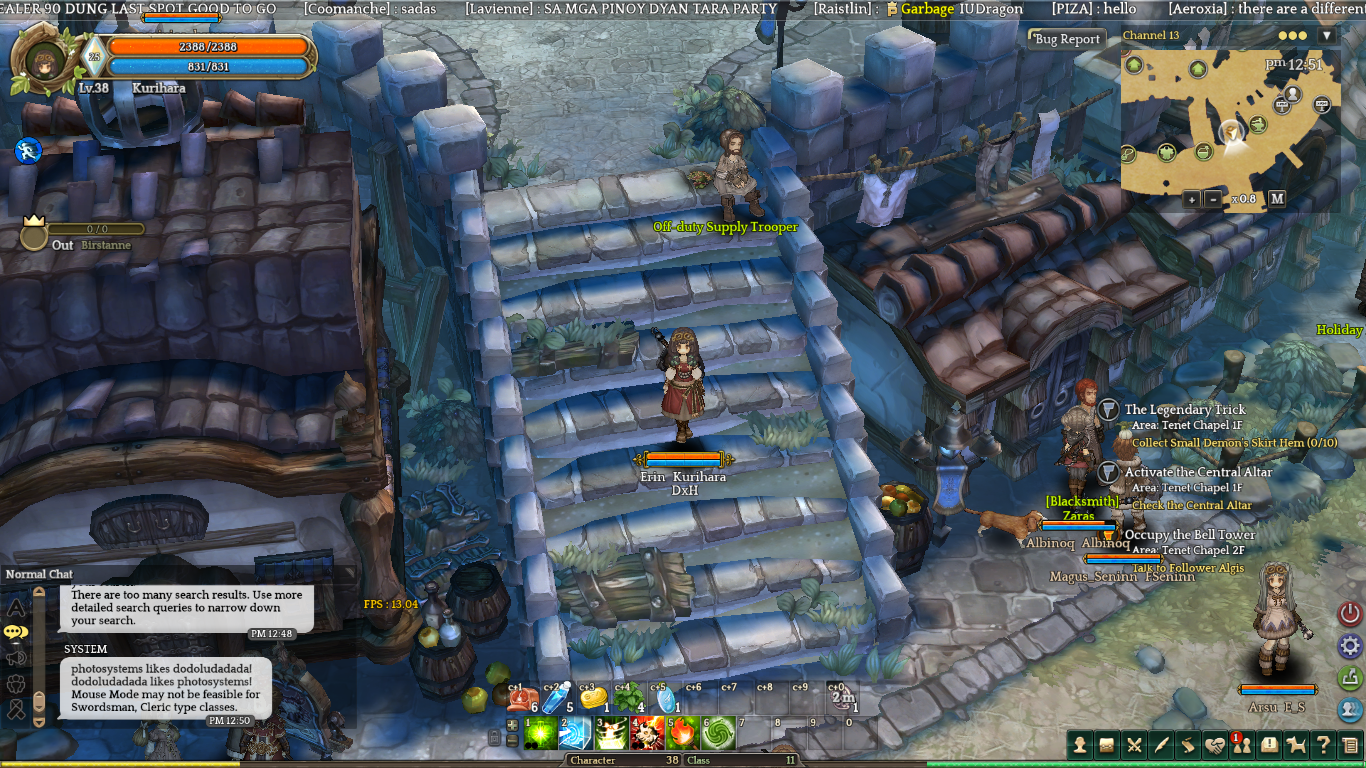This screenshot has height=768, width=1366.
Task: Zoom out the minimap with minus button
Action: coord(1213,199)
